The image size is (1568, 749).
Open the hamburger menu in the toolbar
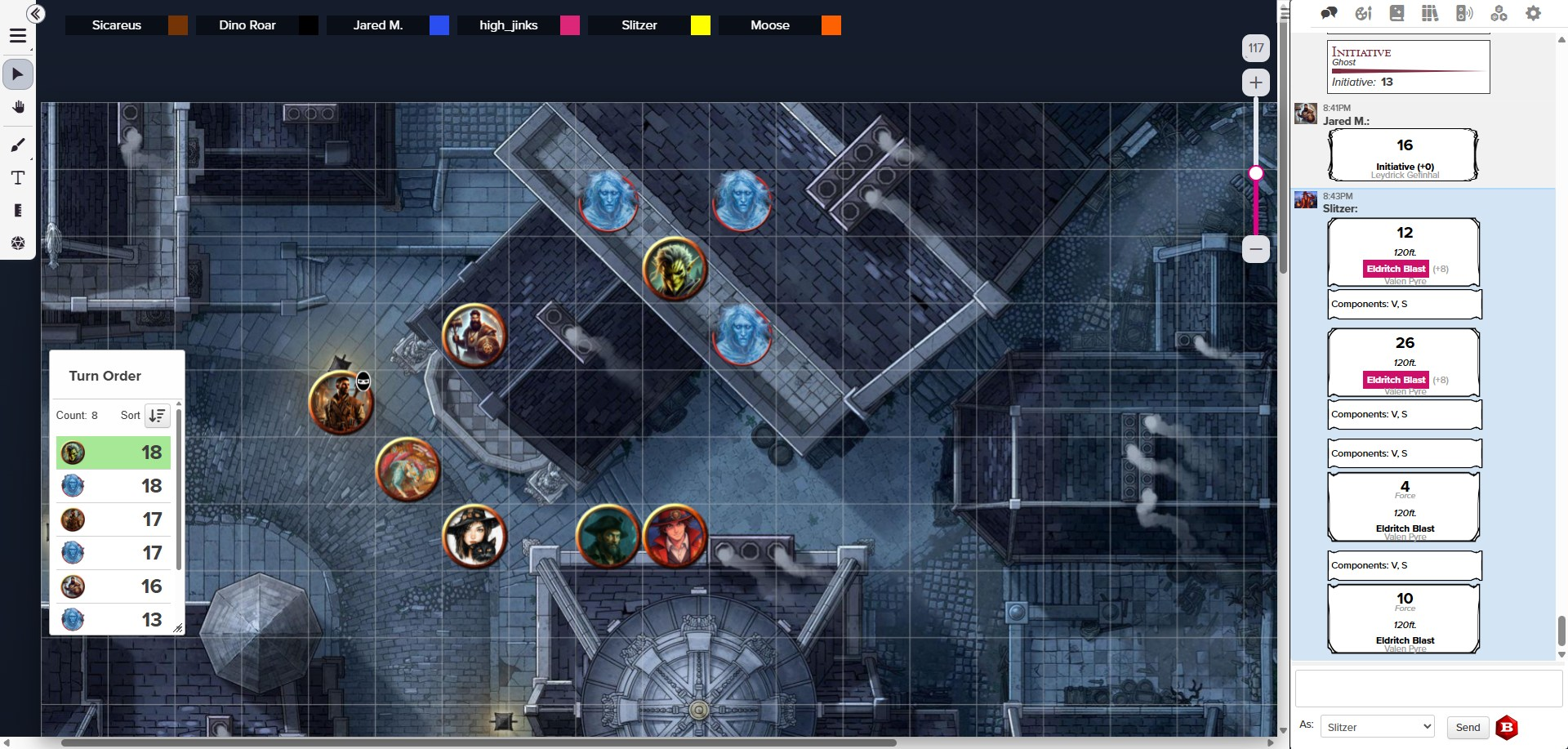pos(18,36)
